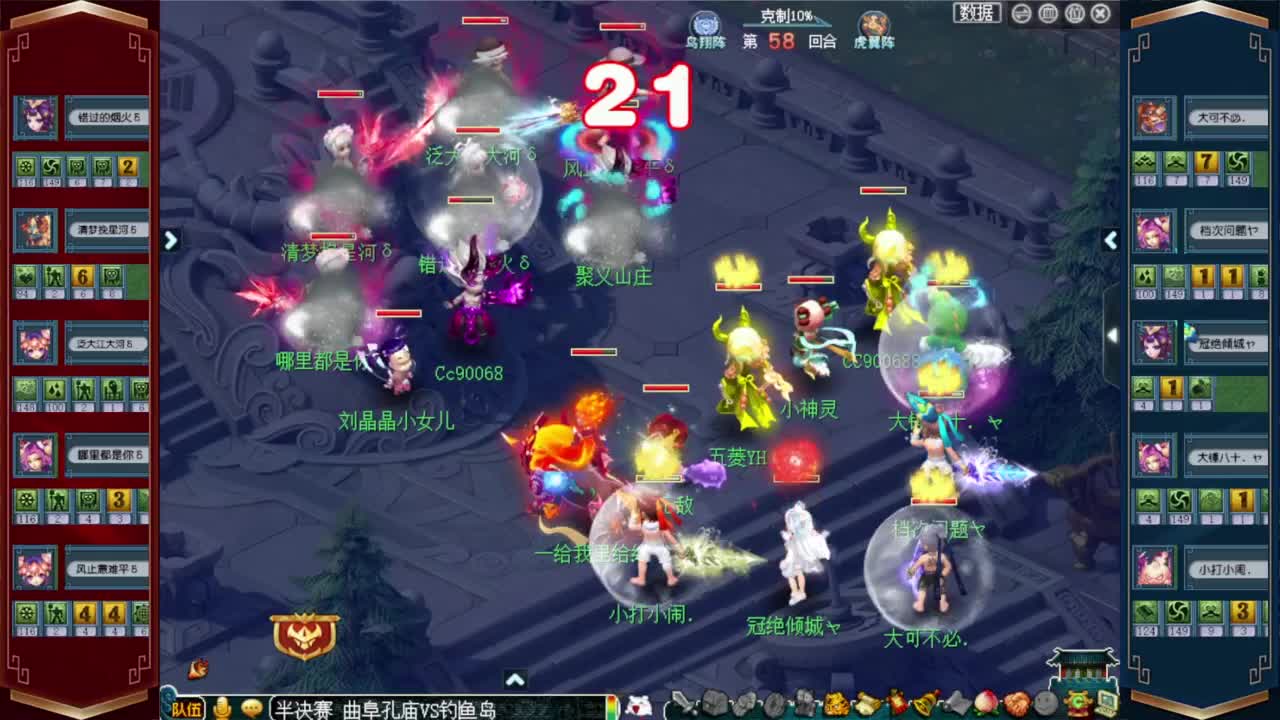Select the microphone voice chat icon
The width and height of the screenshot is (1280, 720).
(x=223, y=709)
